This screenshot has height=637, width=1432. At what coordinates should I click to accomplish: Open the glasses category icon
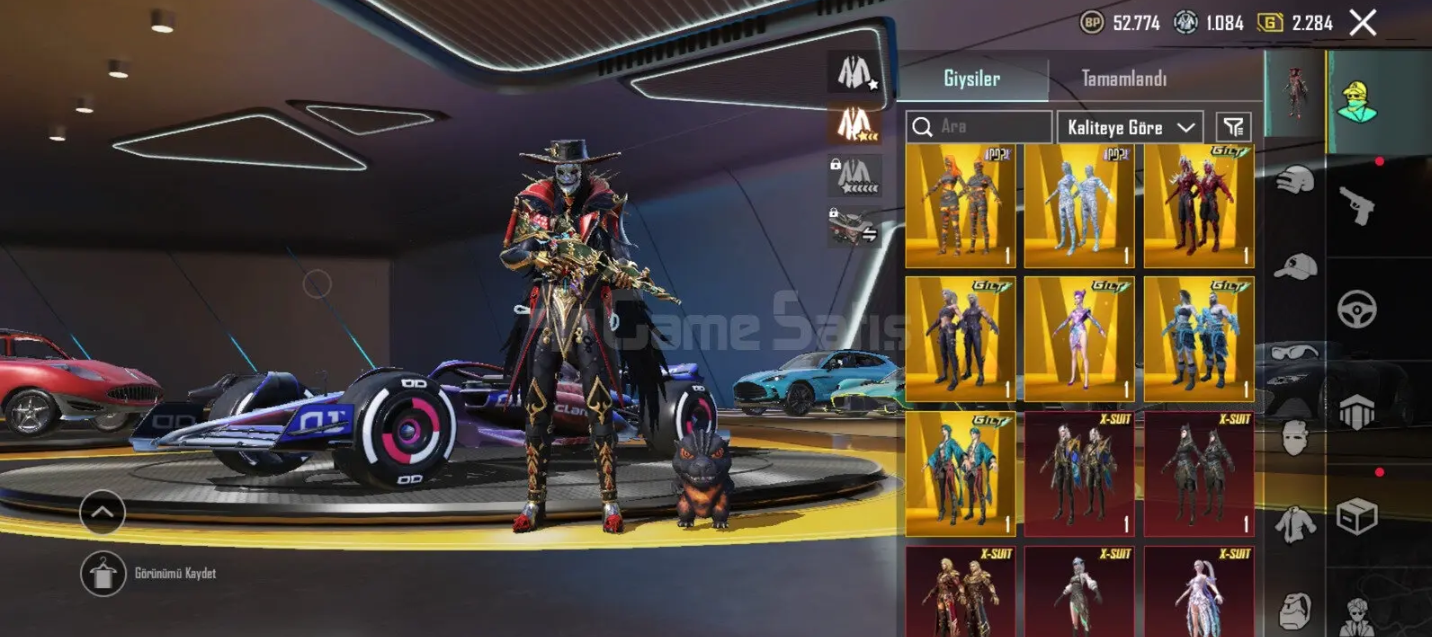click(1295, 351)
